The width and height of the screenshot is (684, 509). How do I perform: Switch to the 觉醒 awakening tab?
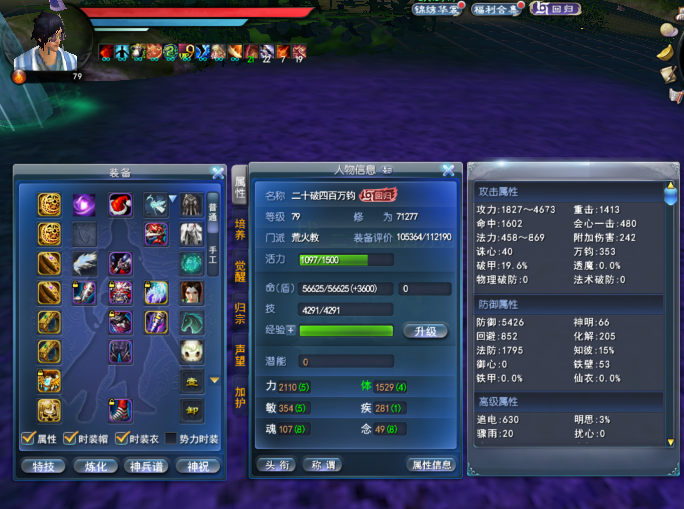click(x=240, y=271)
